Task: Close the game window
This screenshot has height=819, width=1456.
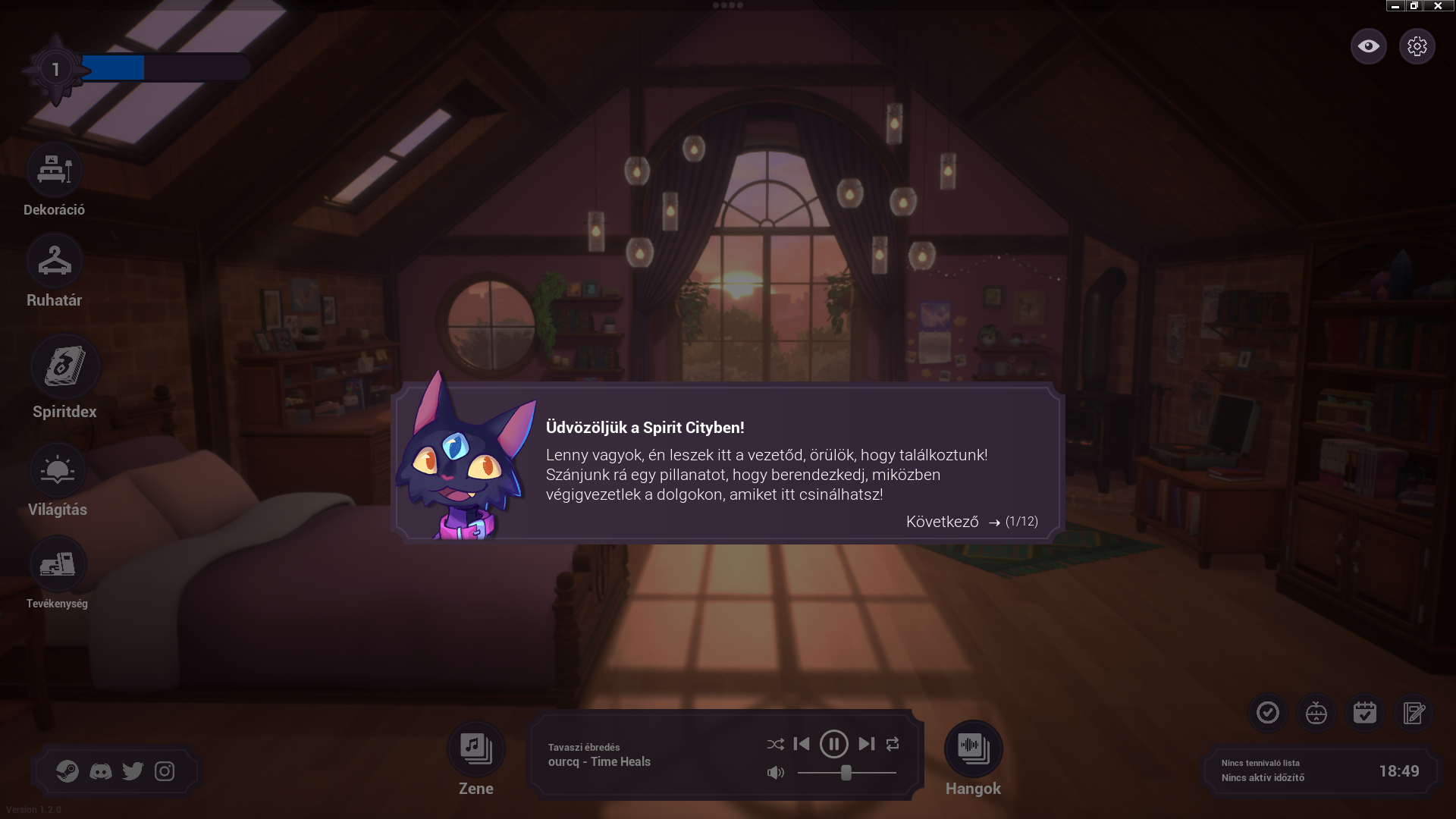Action: pos(1438,6)
